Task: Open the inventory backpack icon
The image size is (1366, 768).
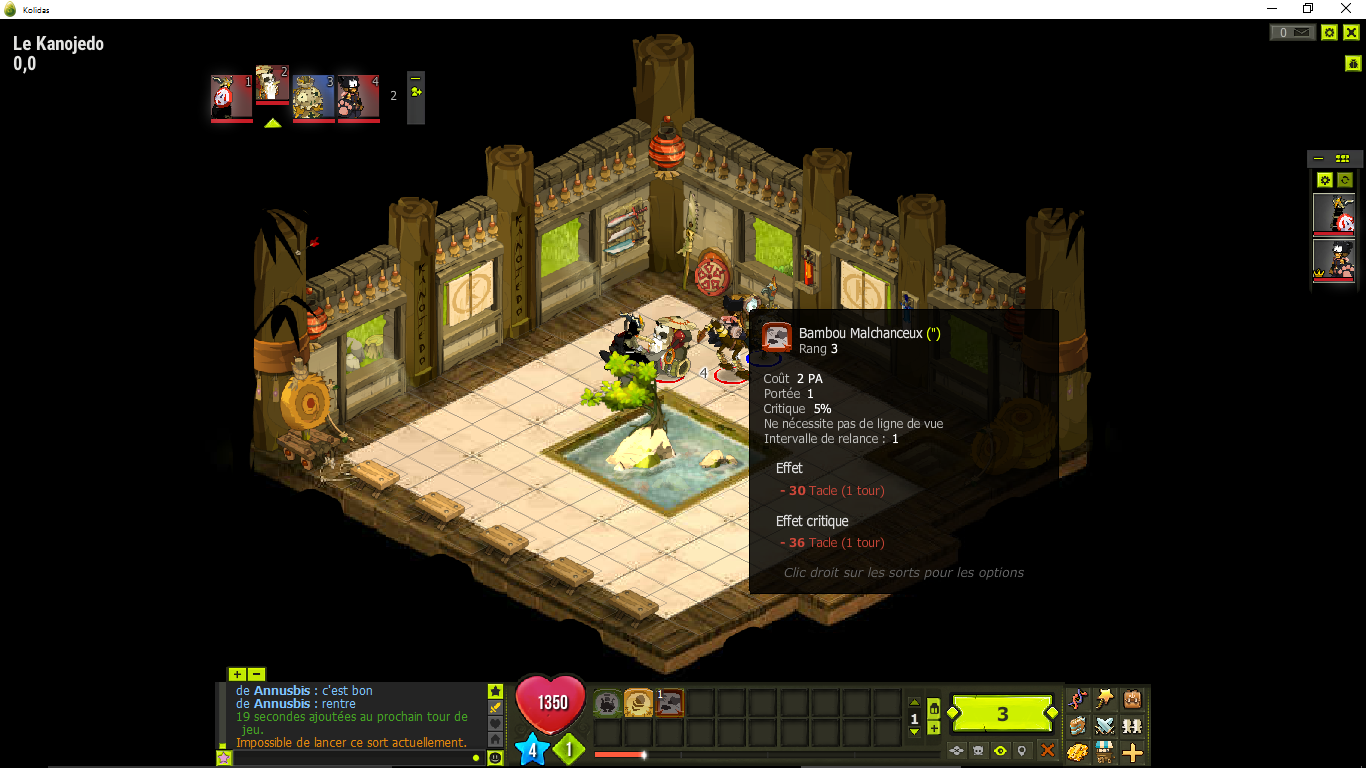Action: tap(1131, 700)
